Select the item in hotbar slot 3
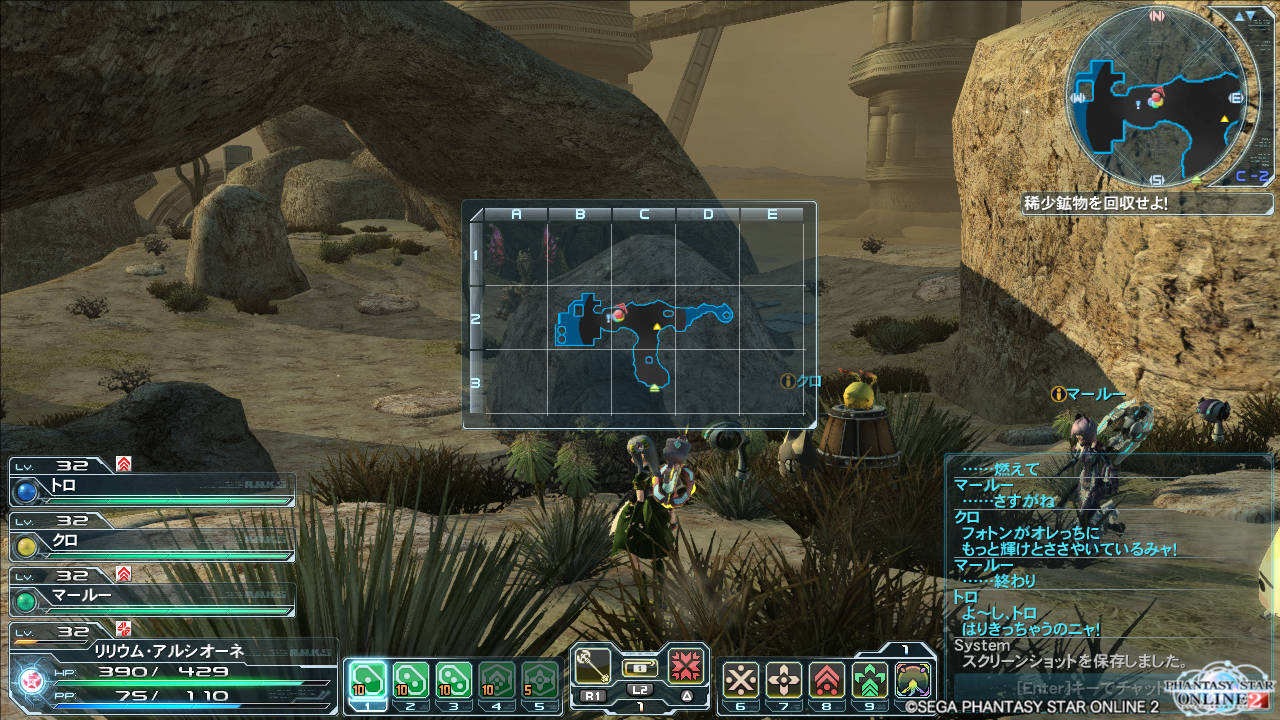1280x720 pixels. (454, 679)
